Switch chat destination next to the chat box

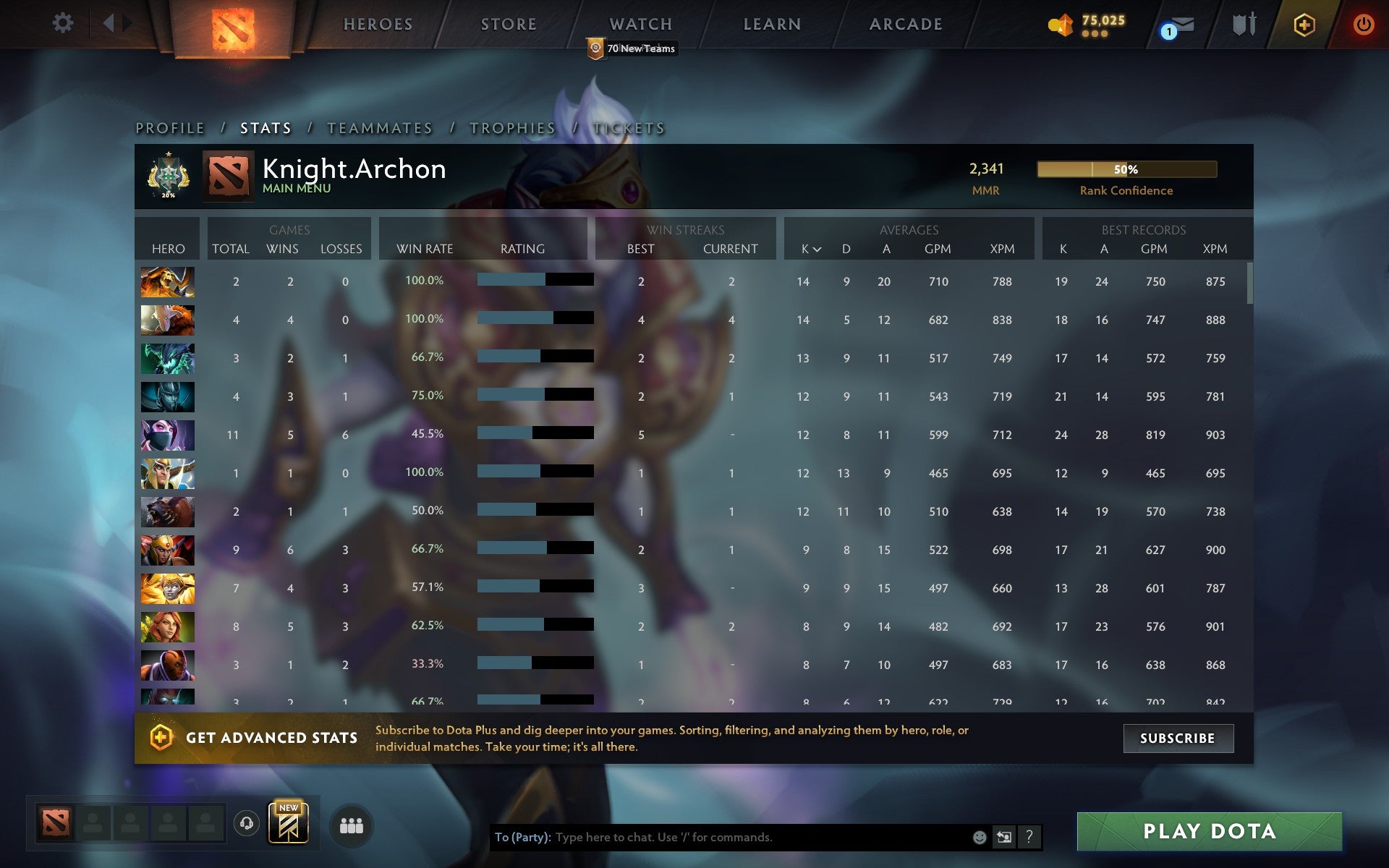[x=1003, y=838]
